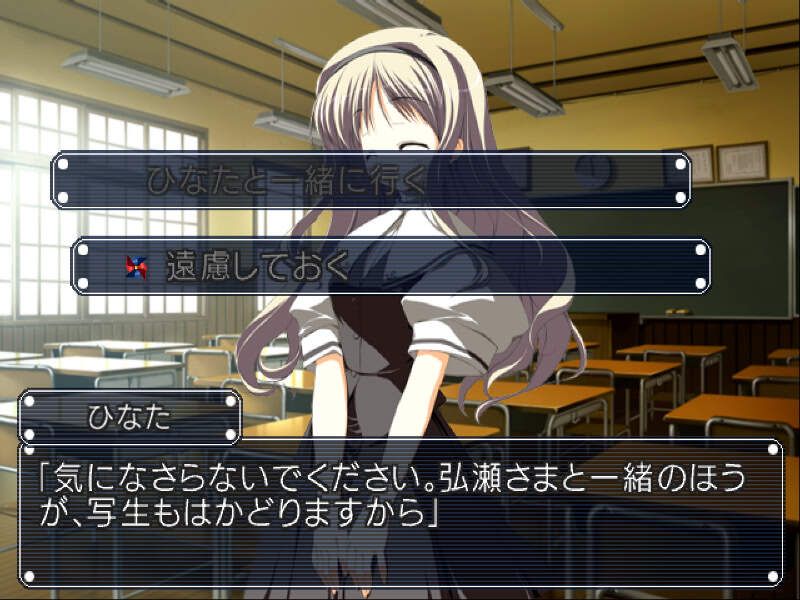The image size is (800, 600).
Task: Select the '遠慮しておく' dialogue choice
Action: point(391,267)
